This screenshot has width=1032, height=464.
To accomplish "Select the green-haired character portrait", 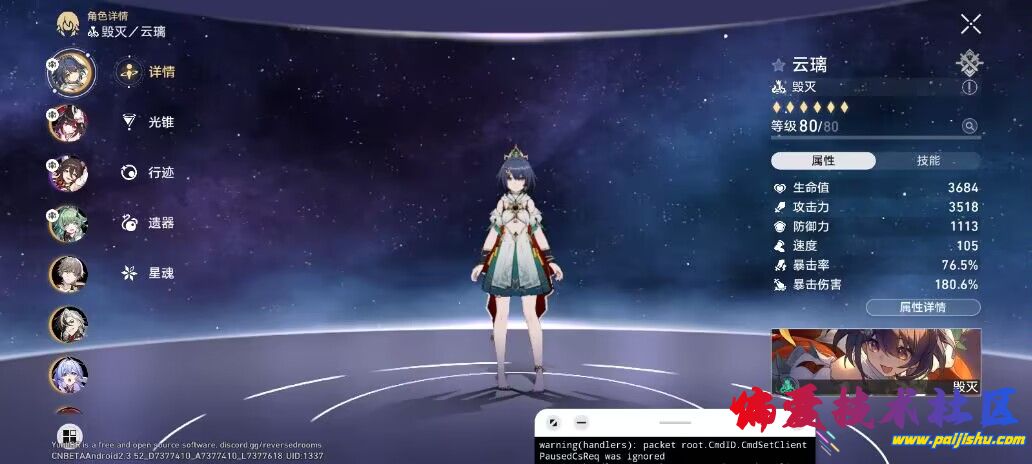I will [x=68, y=222].
